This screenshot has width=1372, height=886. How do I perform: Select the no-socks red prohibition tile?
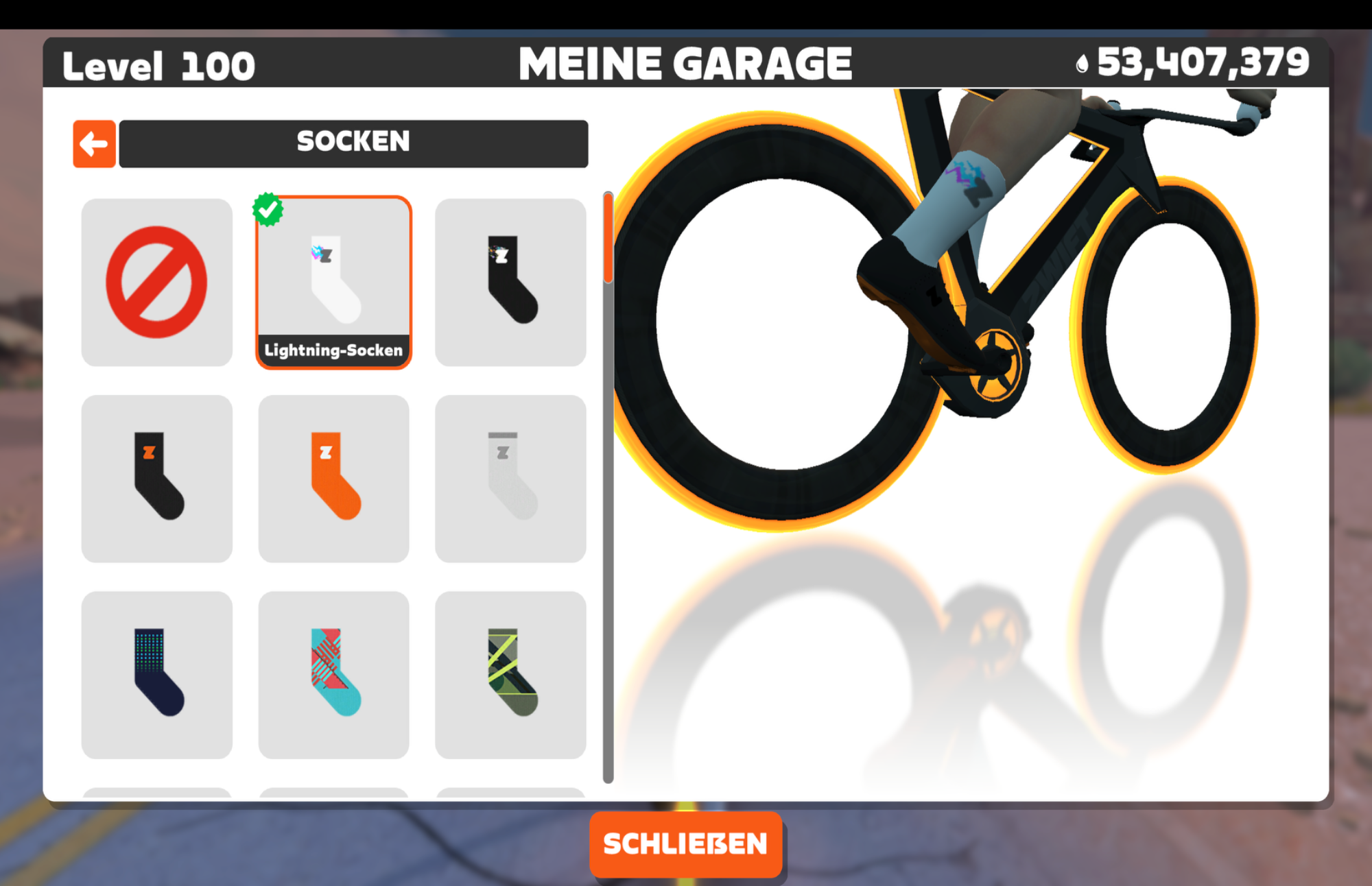tap(156, 283)
